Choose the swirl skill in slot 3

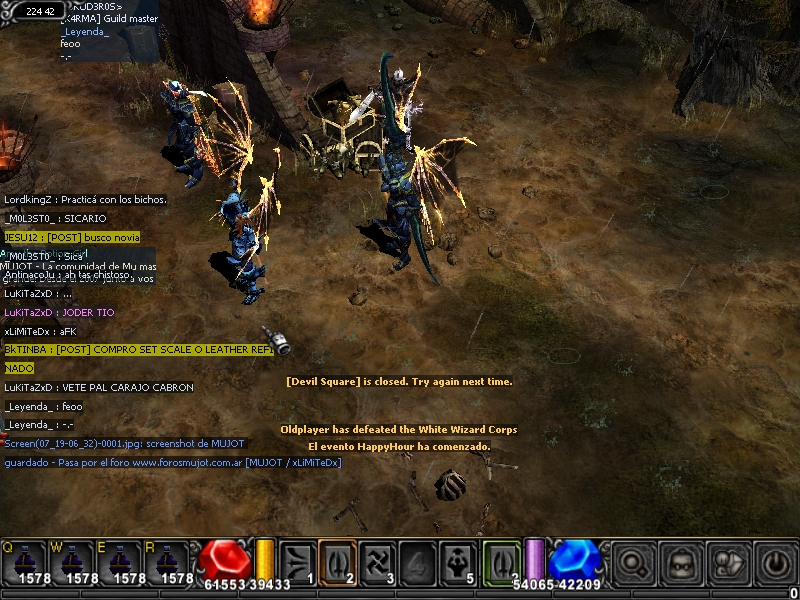click(x=377, y=560)
